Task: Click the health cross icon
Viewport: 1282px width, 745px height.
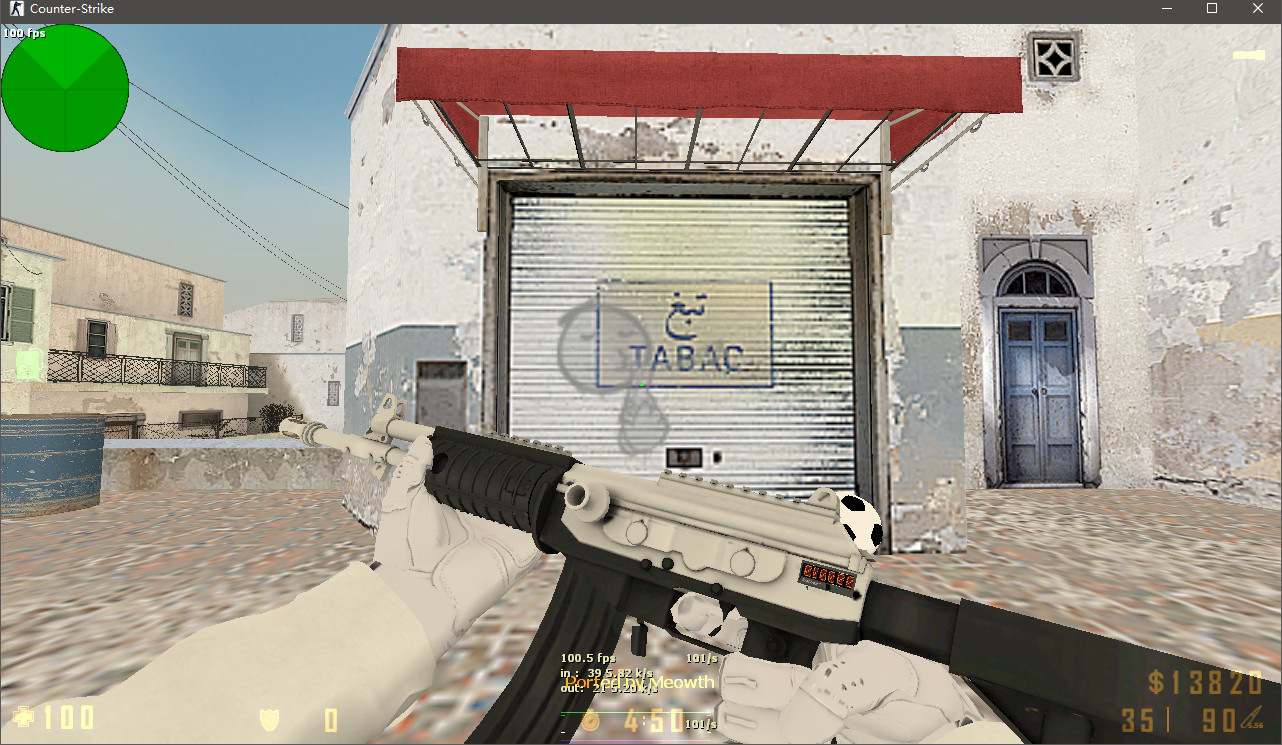Action: coord(23,717)
